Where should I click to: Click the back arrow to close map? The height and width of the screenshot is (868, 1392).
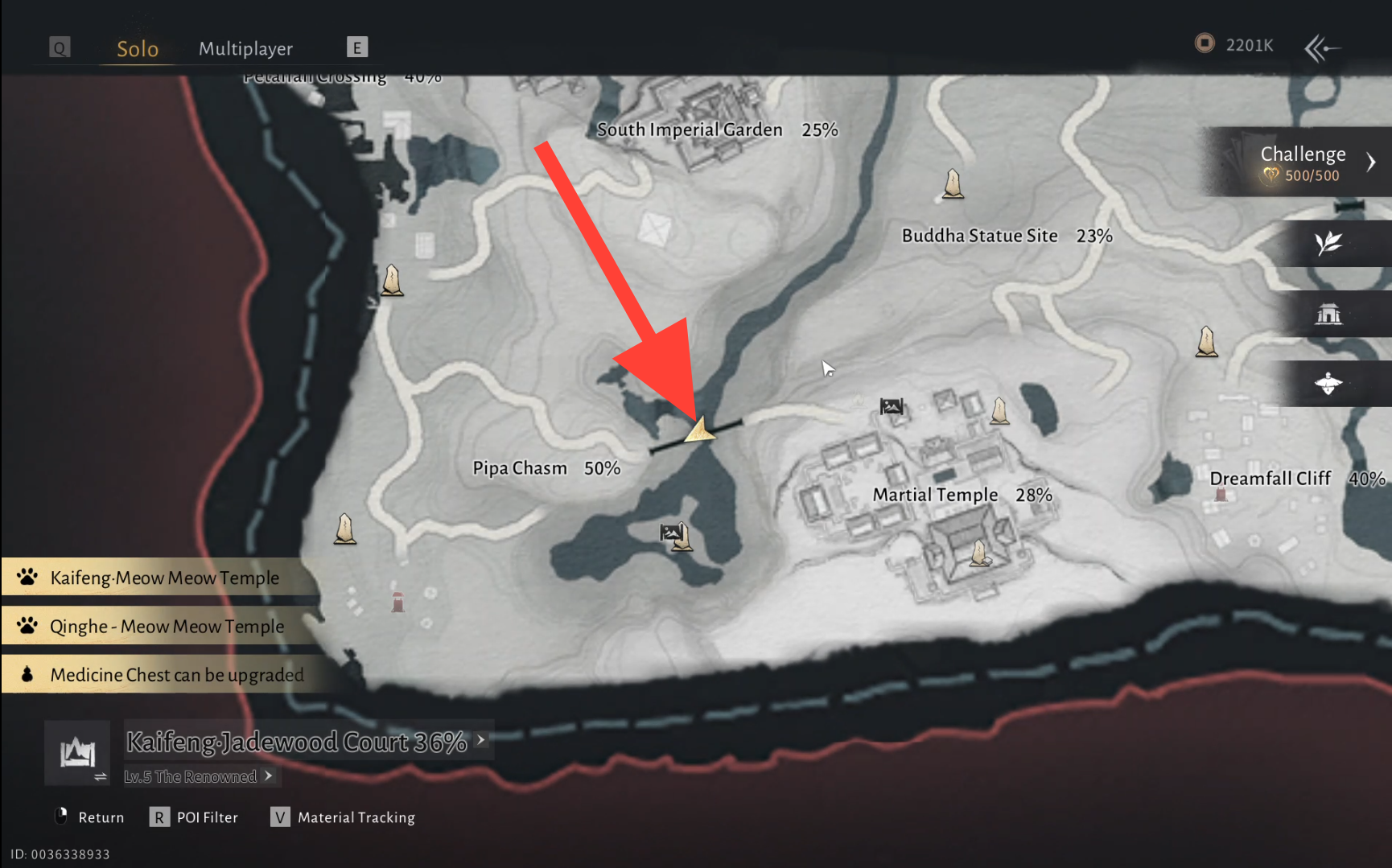(x=1321, y=48)
